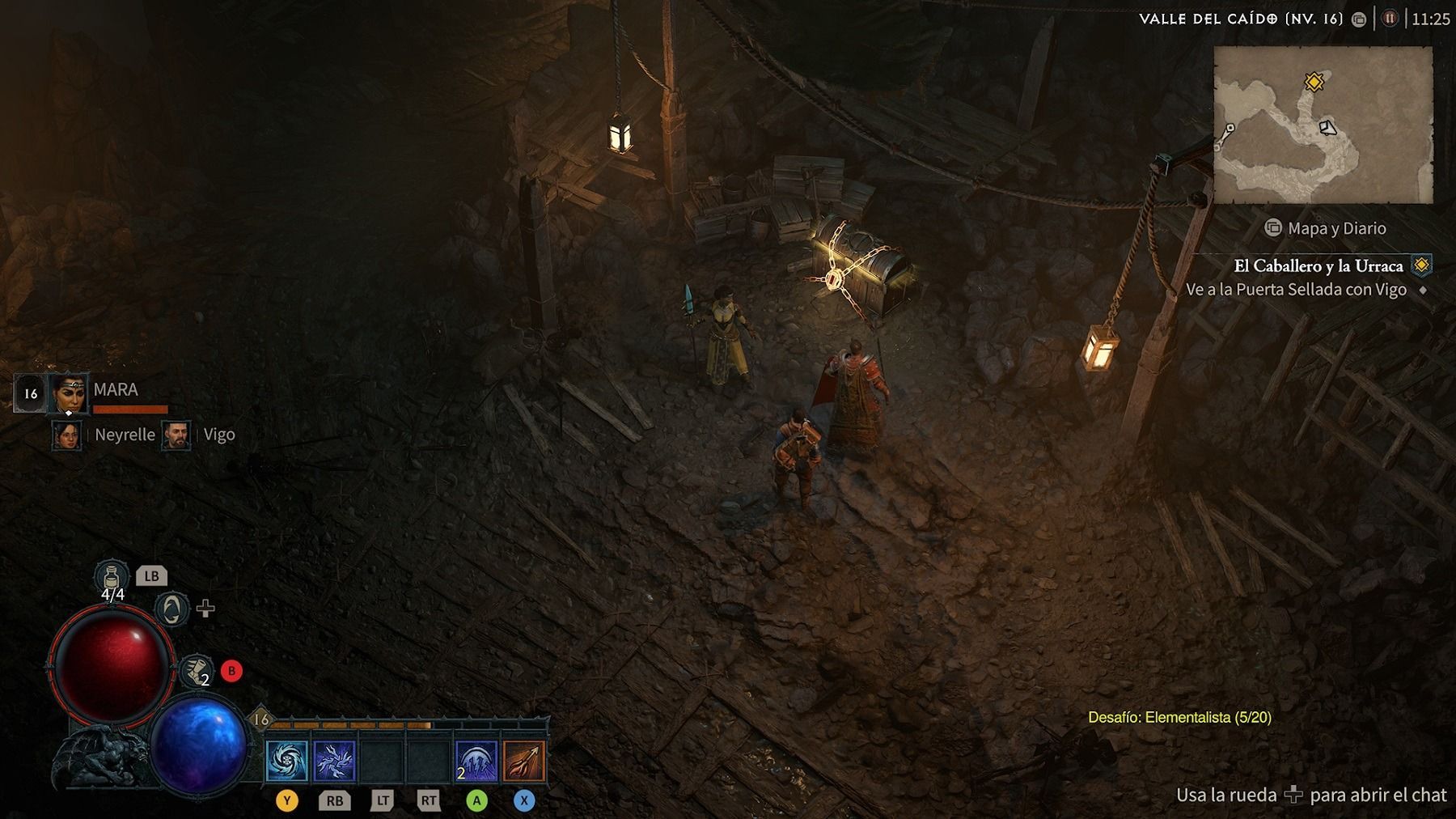This screenshot has width=1456, height=819.
Task: Click the red pause icon beside the clock
Action: pyautogui.click(x=1389, y=19)
